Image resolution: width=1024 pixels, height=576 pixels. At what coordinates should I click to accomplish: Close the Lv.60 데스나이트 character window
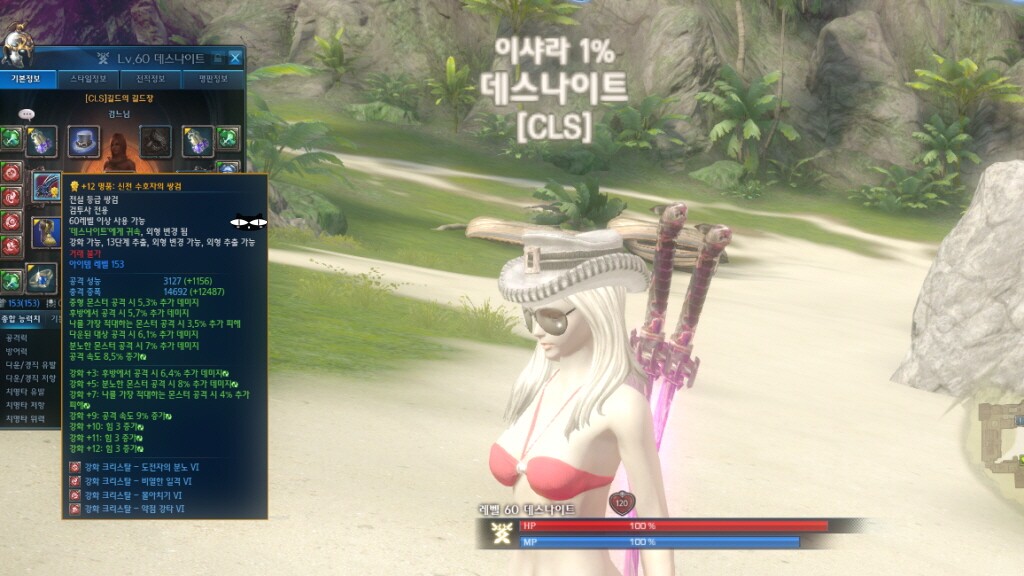coord(235,58)
